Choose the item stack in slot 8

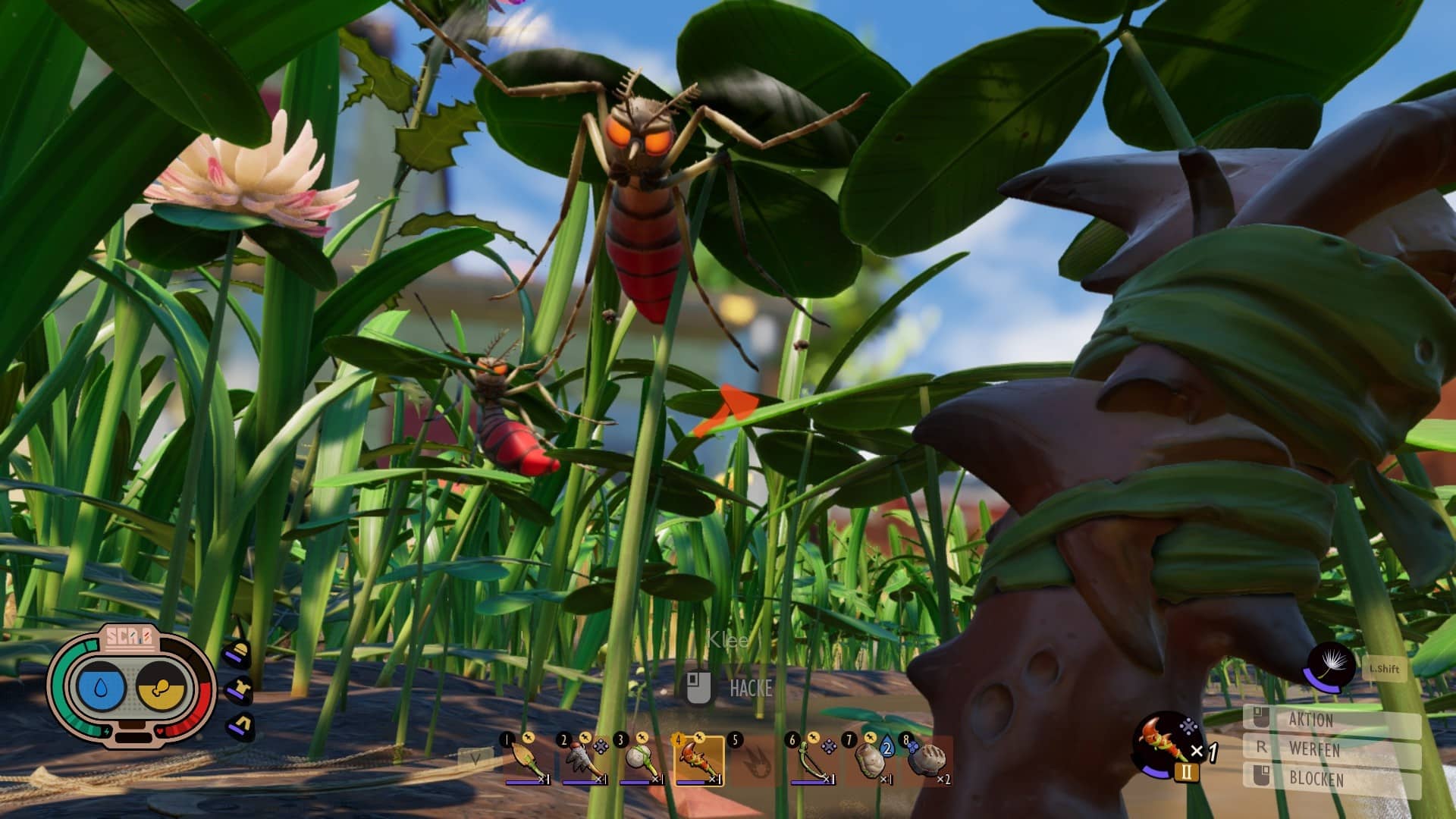[x=927, y=761]
